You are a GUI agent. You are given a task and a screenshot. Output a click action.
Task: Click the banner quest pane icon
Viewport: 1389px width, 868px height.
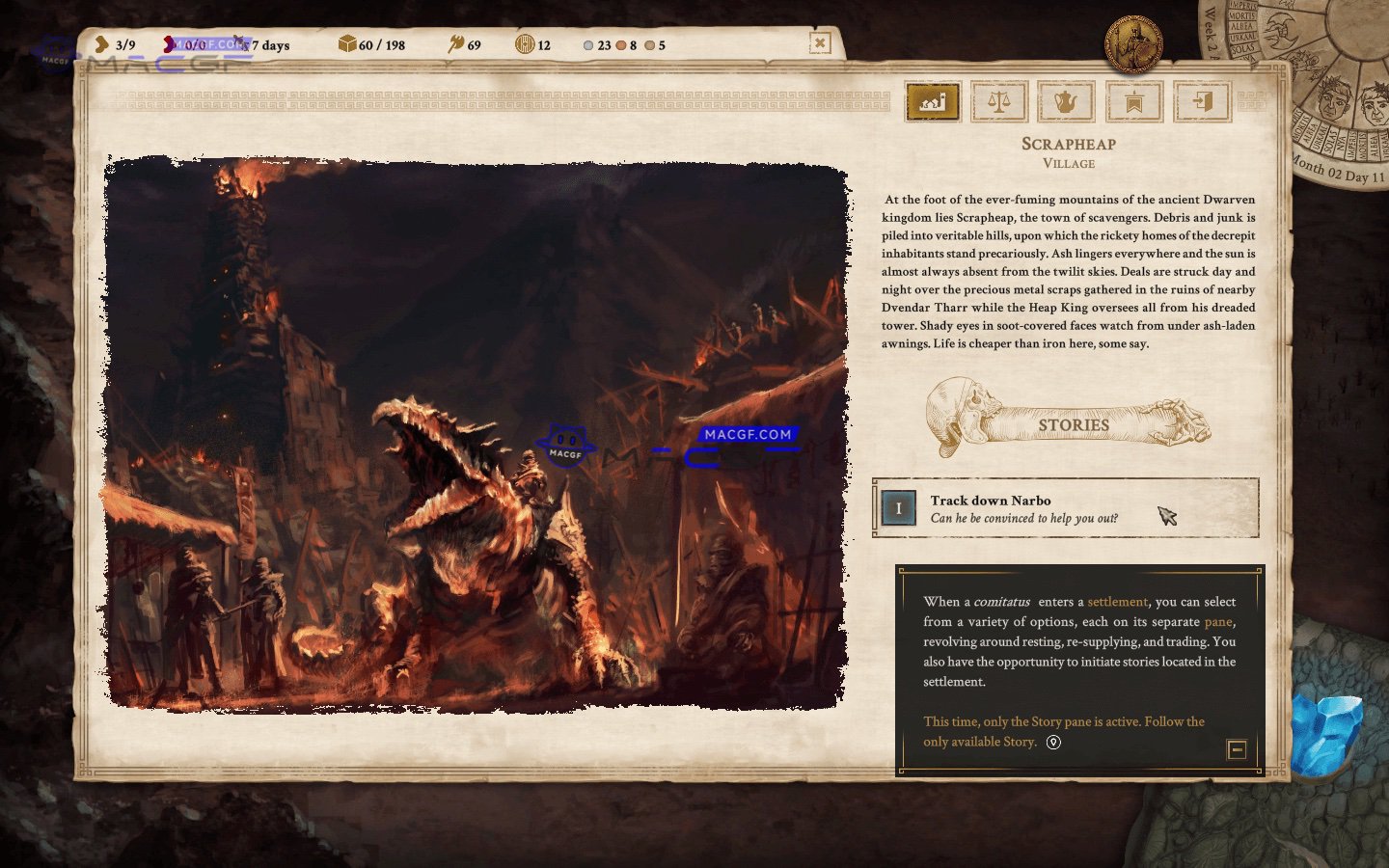coord(1134,100)
